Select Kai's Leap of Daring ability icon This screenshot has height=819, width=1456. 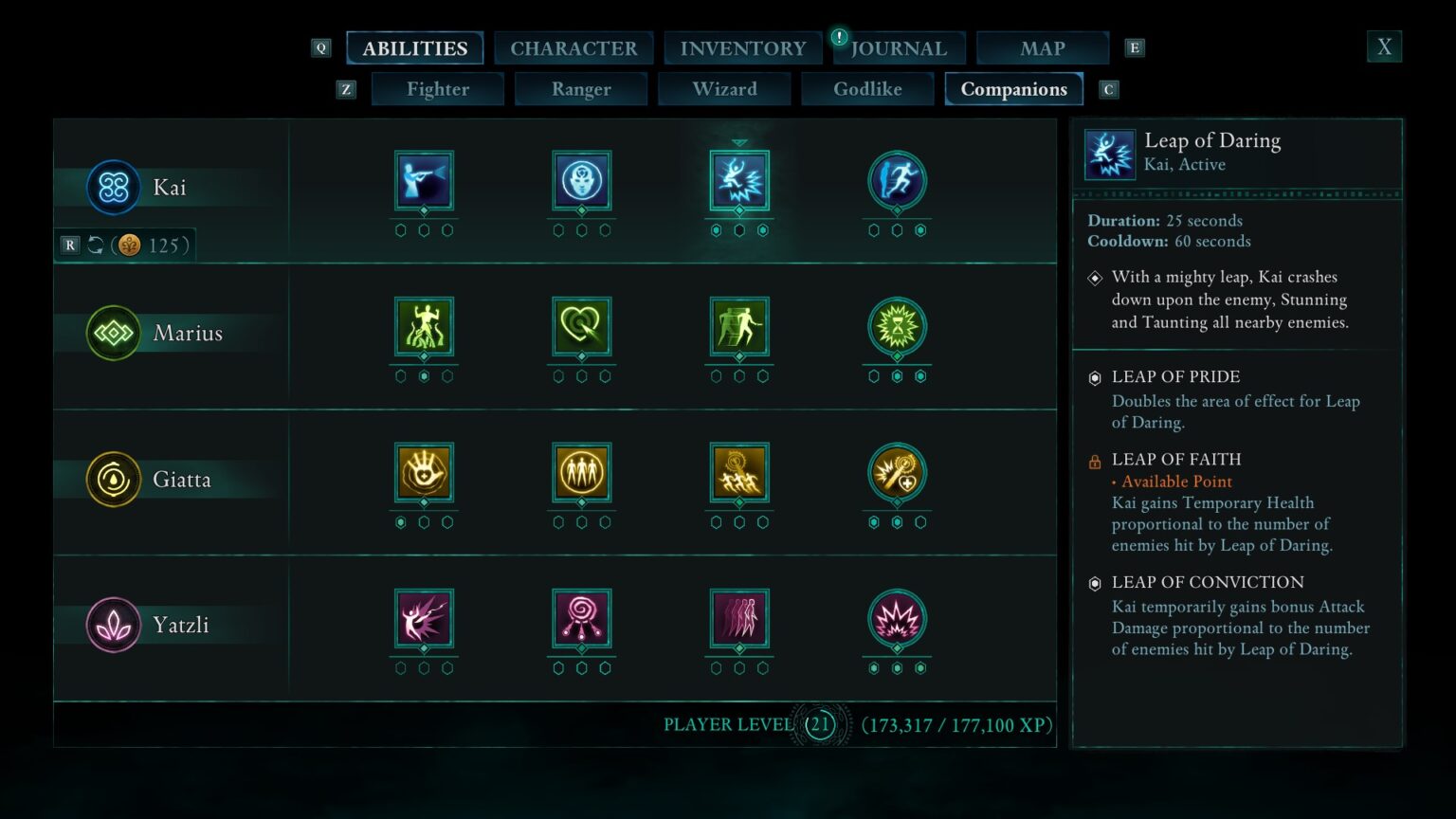[739, 182]
